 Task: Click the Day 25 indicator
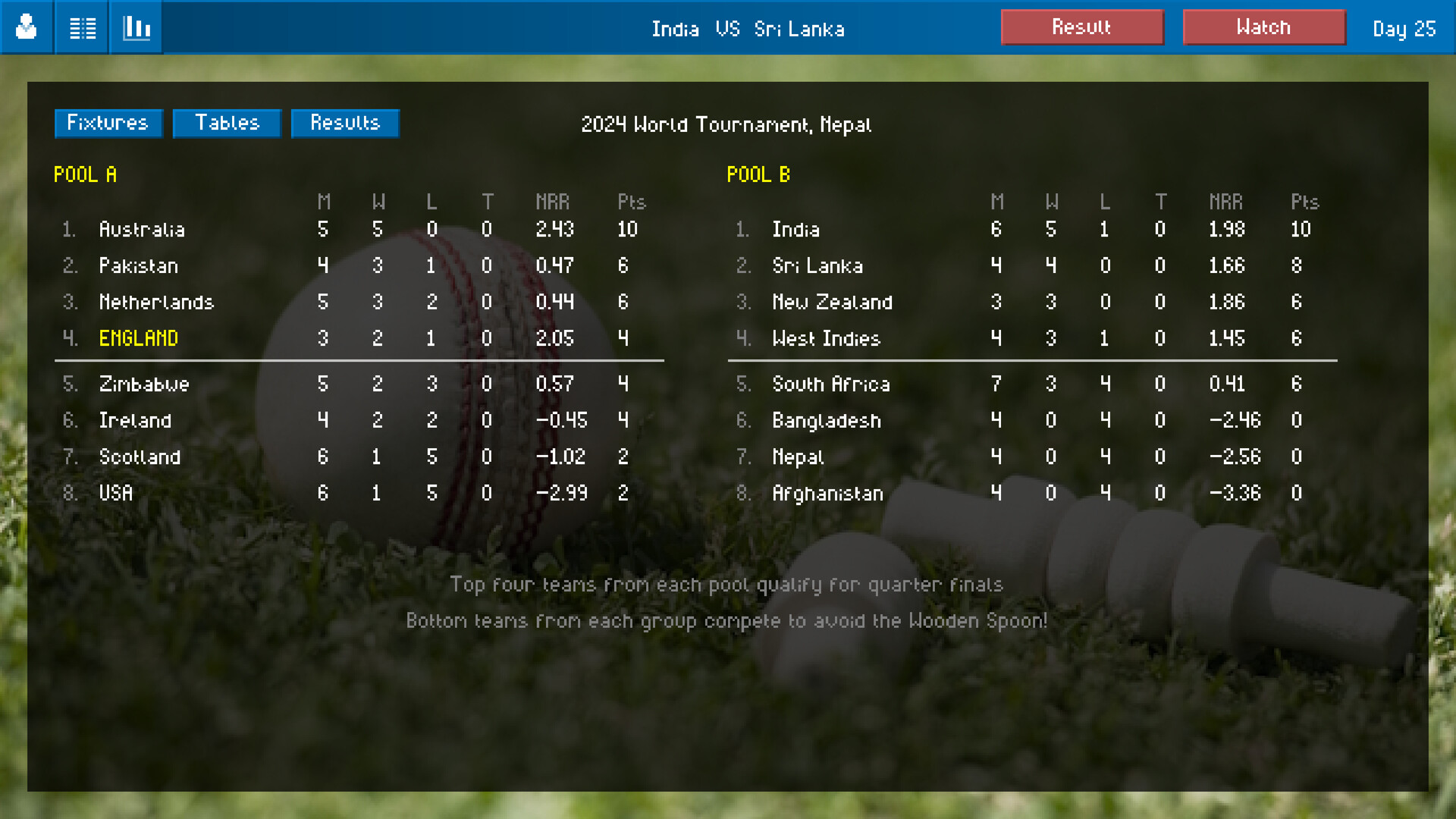click(x=1404, y=29)
